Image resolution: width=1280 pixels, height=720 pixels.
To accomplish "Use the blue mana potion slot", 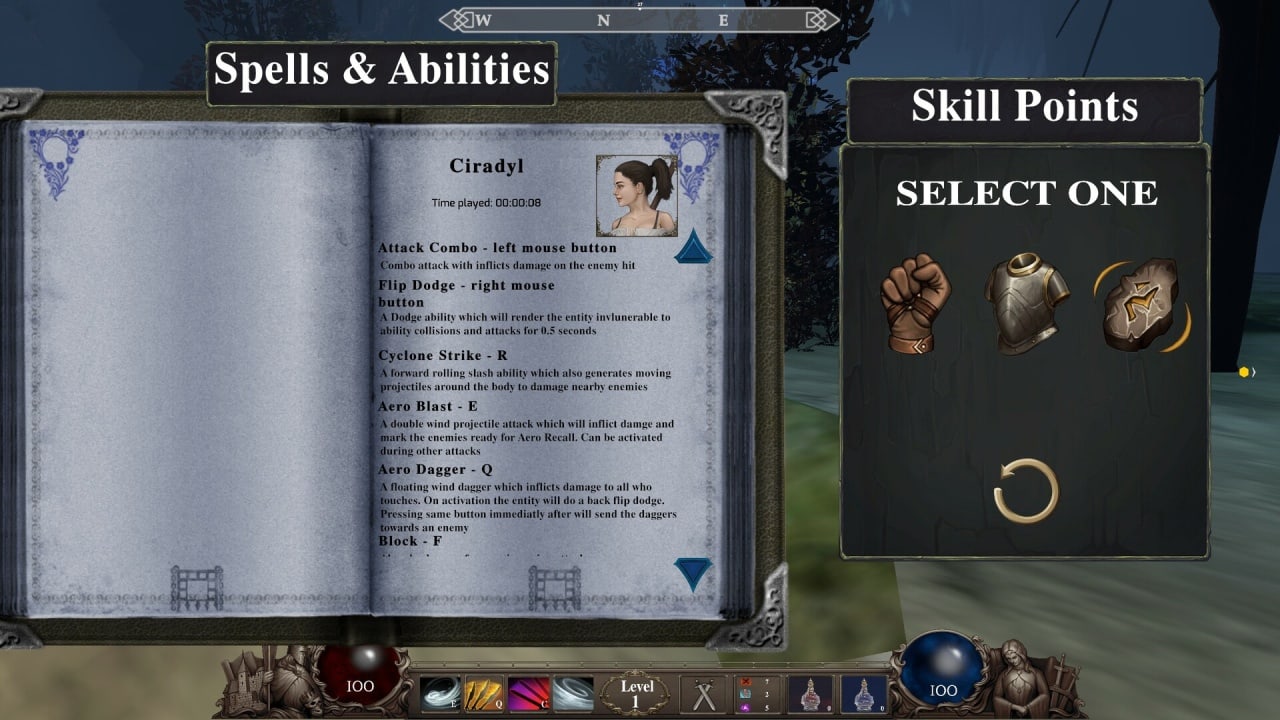I will [863, 694].
